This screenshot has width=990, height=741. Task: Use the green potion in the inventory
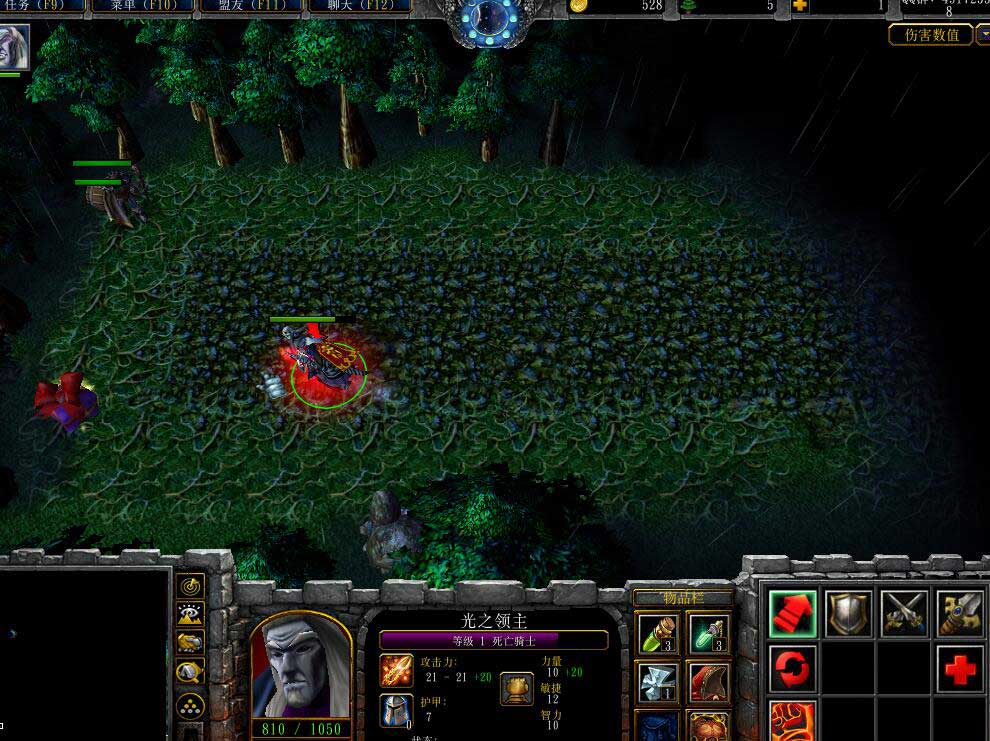(x=658, y=633)
